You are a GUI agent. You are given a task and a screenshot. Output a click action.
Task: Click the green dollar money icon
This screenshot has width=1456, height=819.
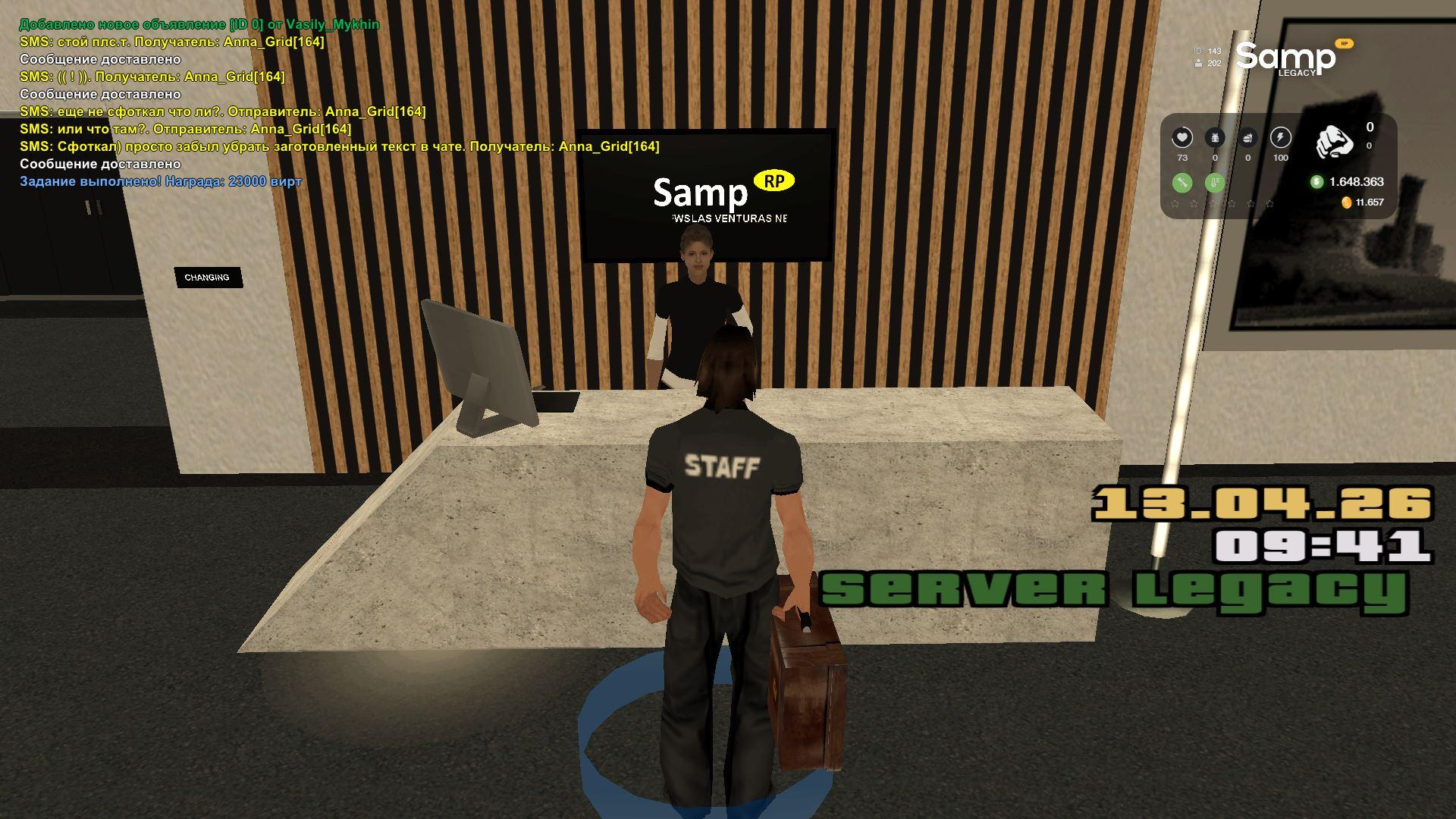(1316, 181)
